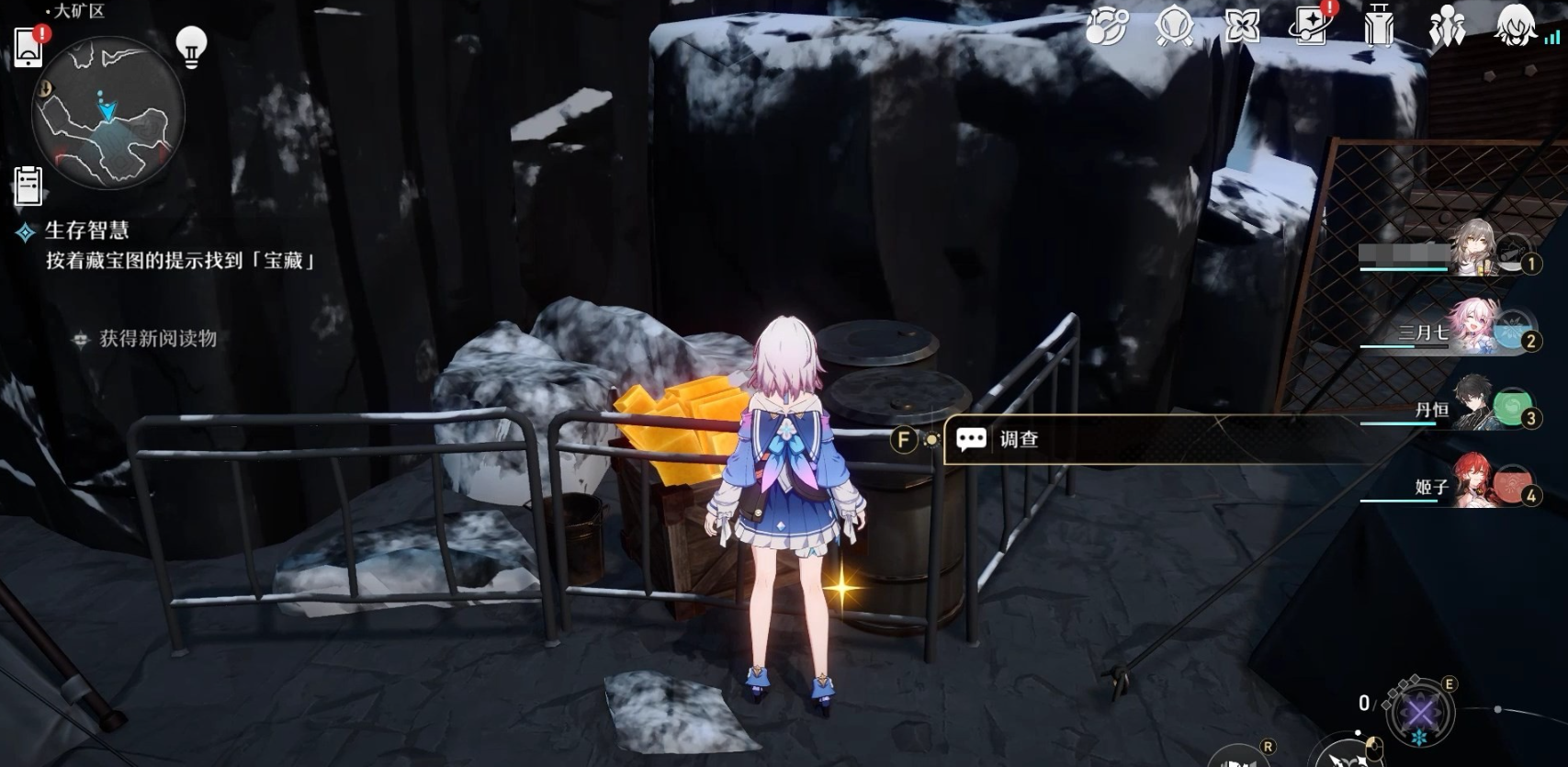1568x767 pixels.
Task: Choose the 调查 interaction prompt
Action: 1018,439
